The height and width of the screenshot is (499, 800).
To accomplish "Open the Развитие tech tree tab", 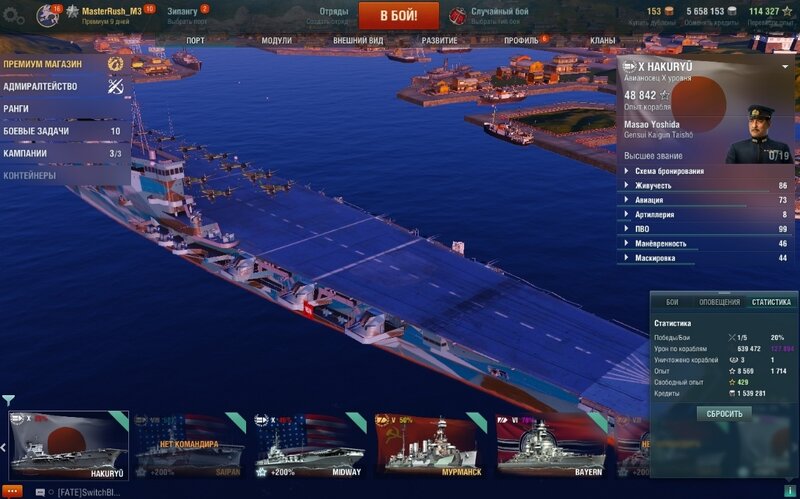I will pyautogui.click(x=439, y=41).
